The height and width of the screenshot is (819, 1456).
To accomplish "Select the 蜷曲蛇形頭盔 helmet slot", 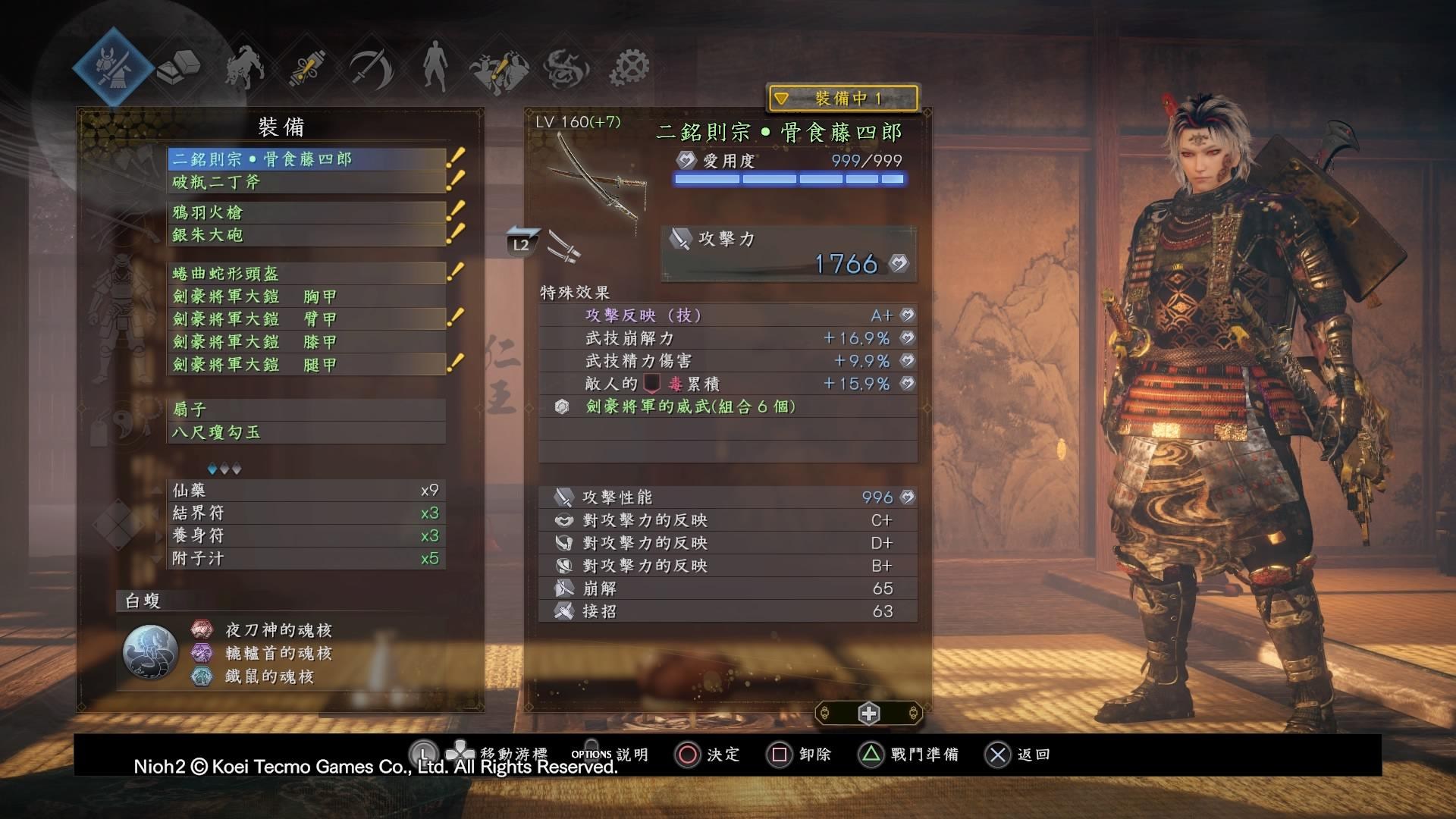I will pyautogui.click(x=306, y=273).
